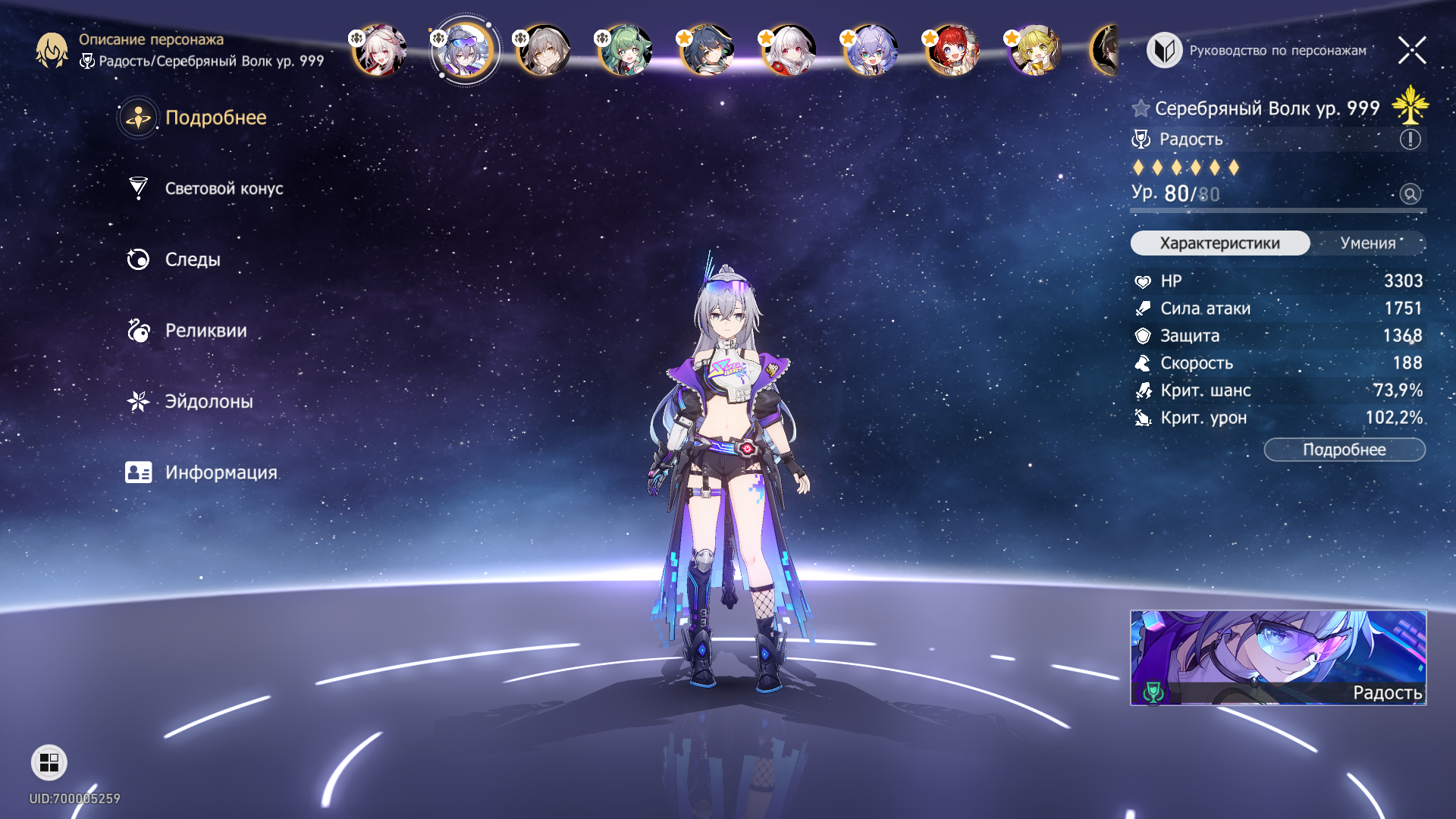Go to the Эйдолоны section

coord(209,402)
